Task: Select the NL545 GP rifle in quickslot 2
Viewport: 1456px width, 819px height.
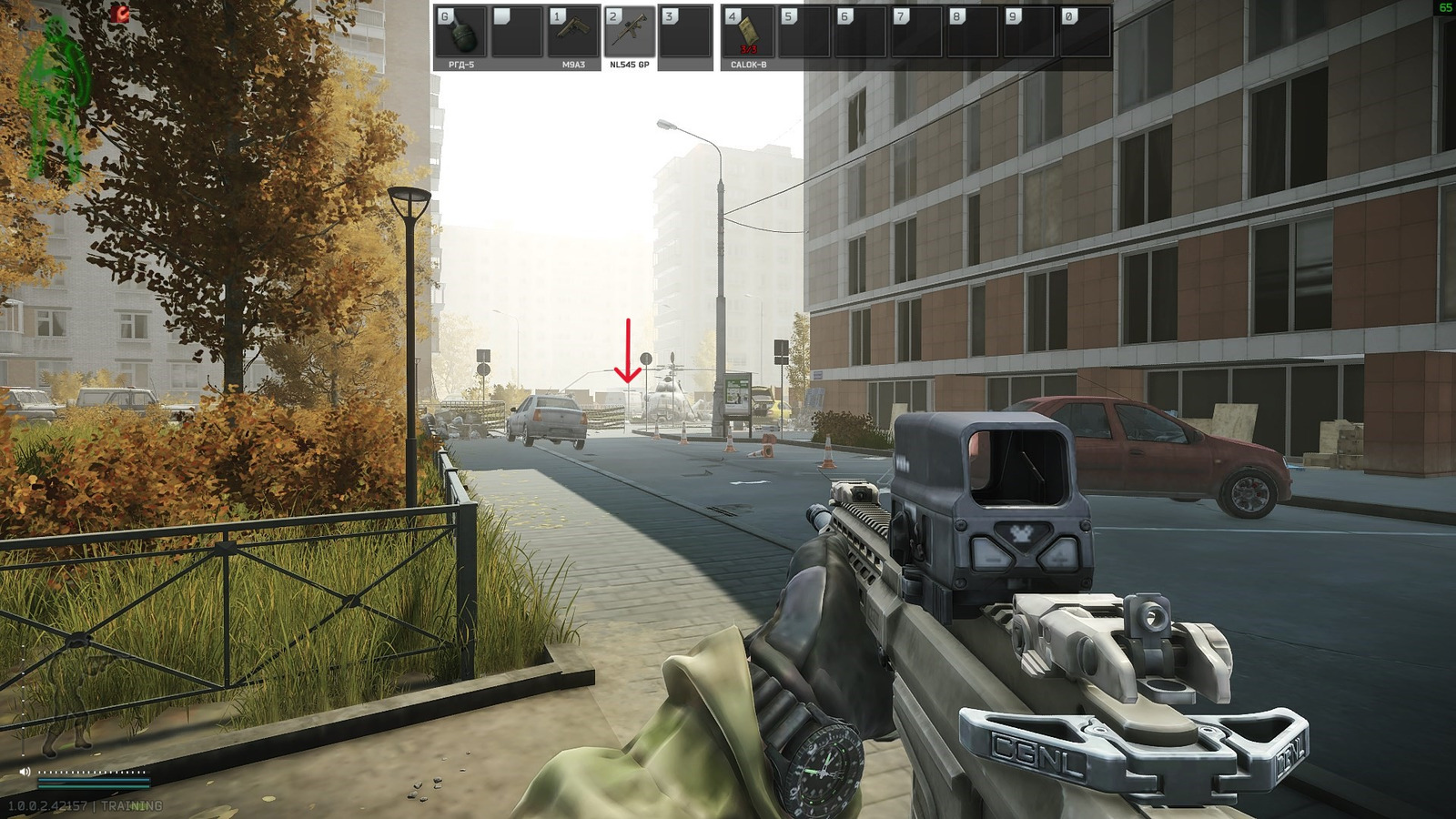Action: pos(632,32)
